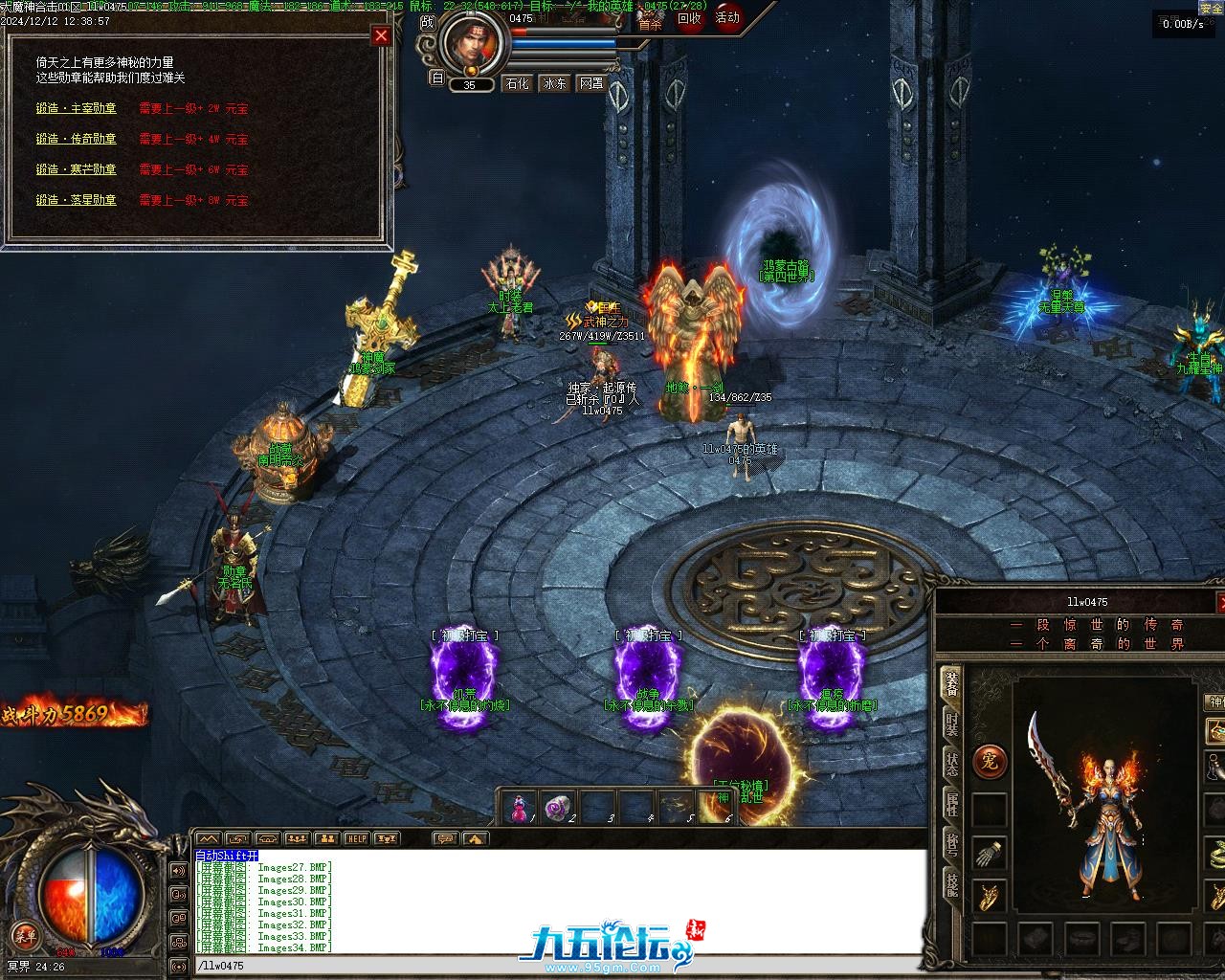
Task: Open the 活动 events button
Action: tap(728, 18)
